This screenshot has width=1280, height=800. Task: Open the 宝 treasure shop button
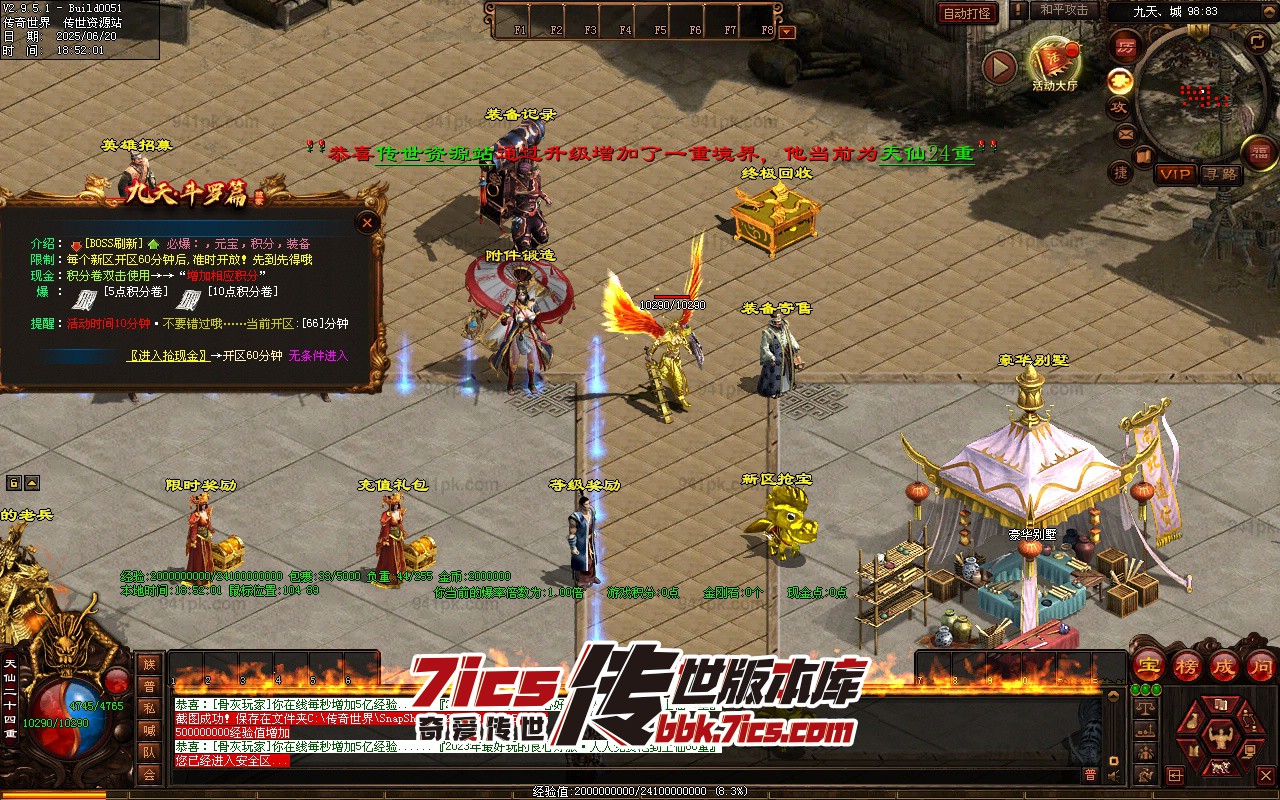pyautogui.click(x=1148, y=666)
